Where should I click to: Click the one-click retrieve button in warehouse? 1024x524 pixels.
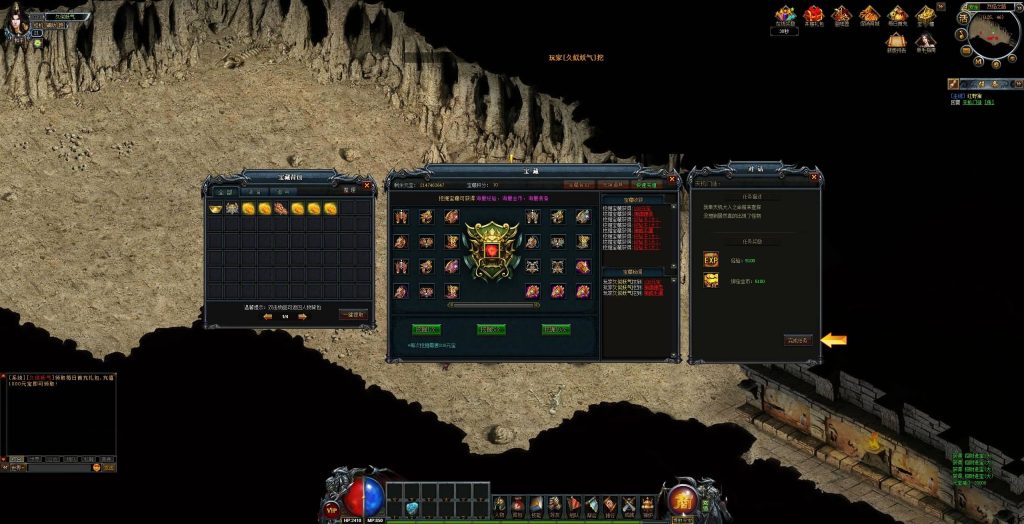tap(353, 315)
